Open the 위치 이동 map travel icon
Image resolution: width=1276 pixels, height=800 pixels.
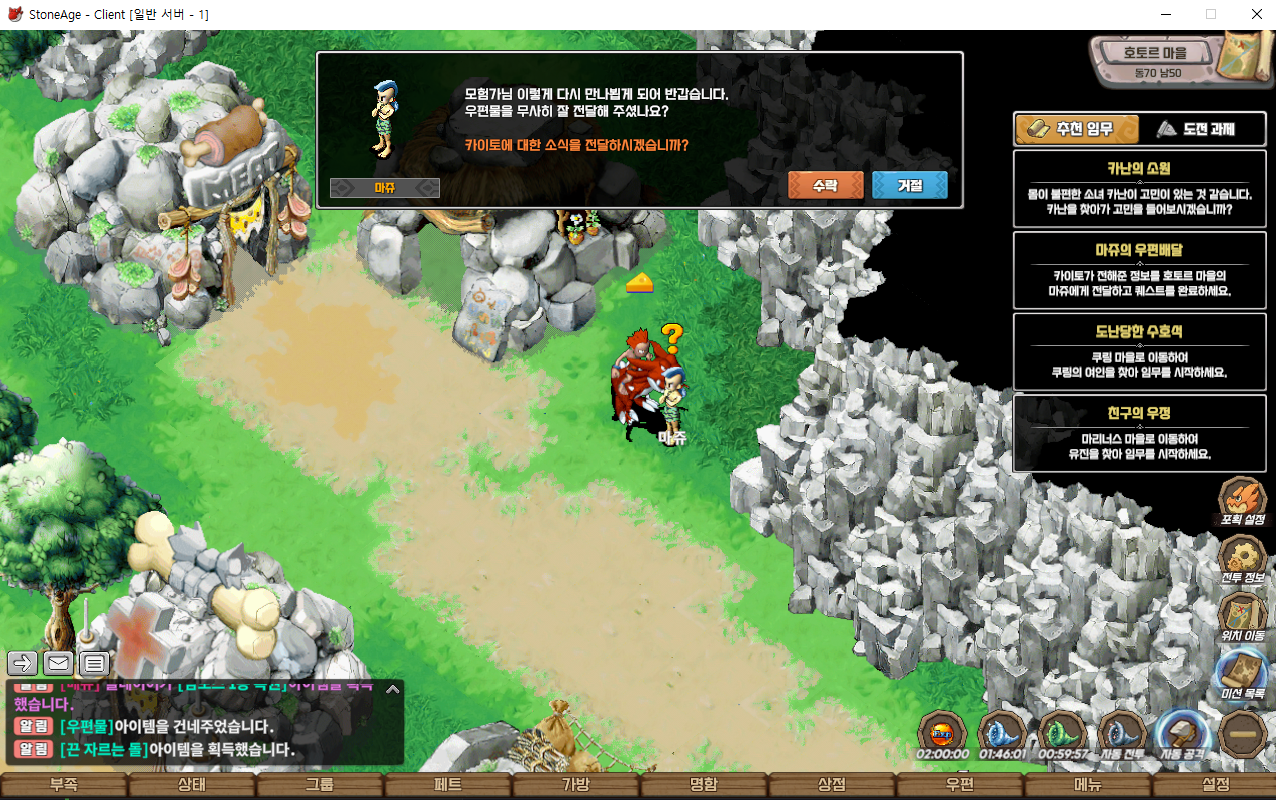point(1242,617)
